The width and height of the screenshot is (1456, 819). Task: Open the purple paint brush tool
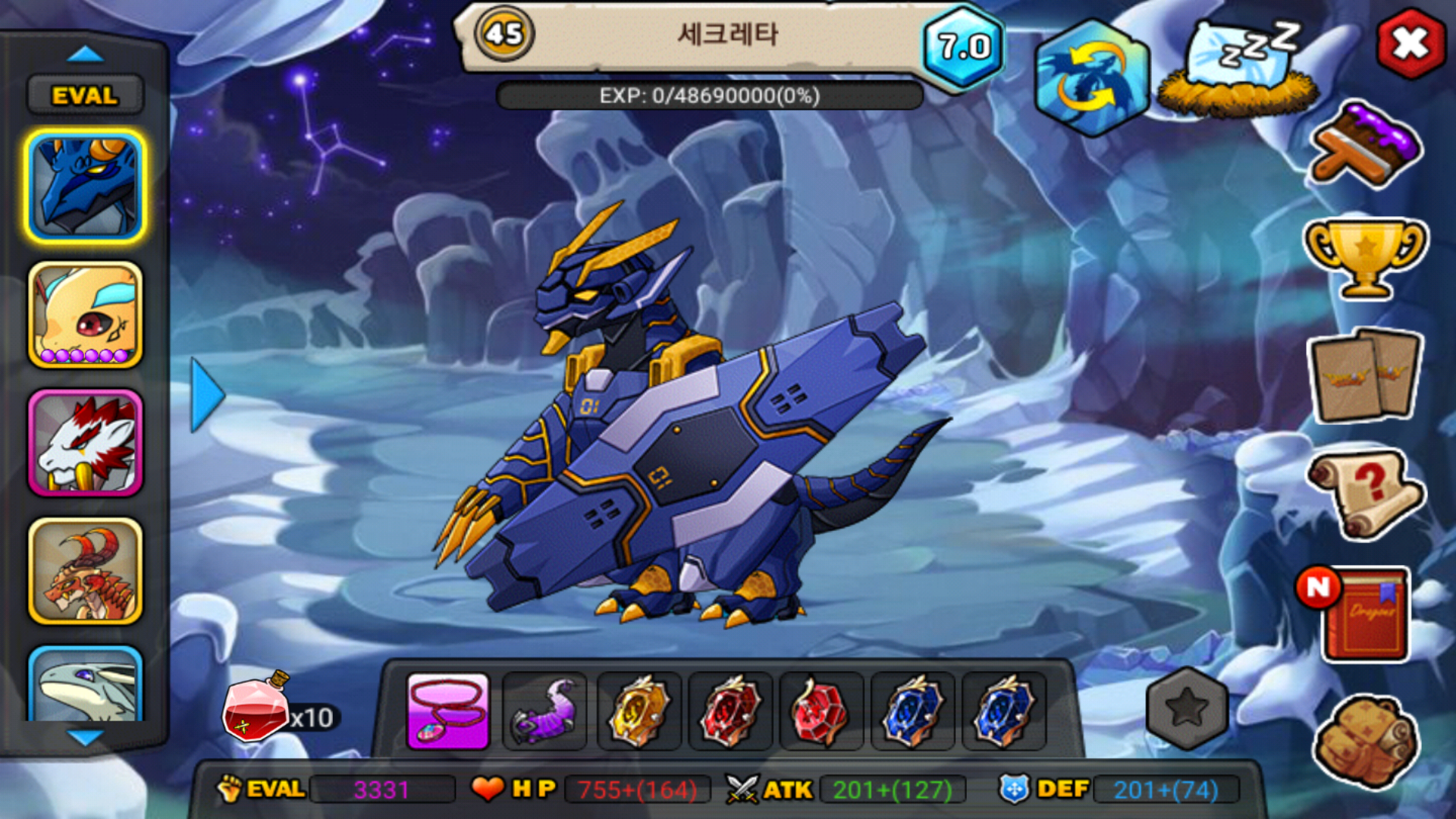click(1365, 146)
